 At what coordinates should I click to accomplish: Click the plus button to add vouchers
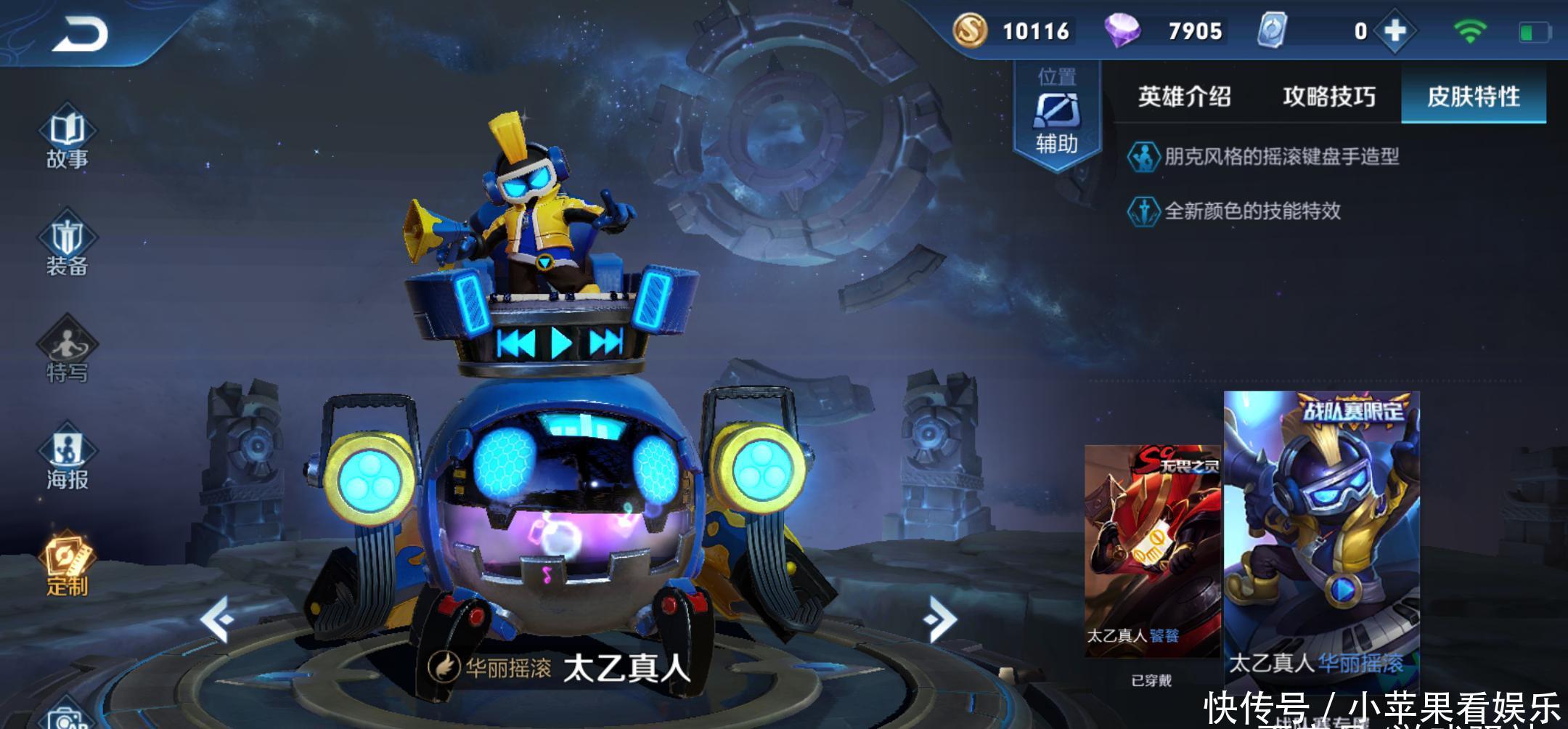1395,31
